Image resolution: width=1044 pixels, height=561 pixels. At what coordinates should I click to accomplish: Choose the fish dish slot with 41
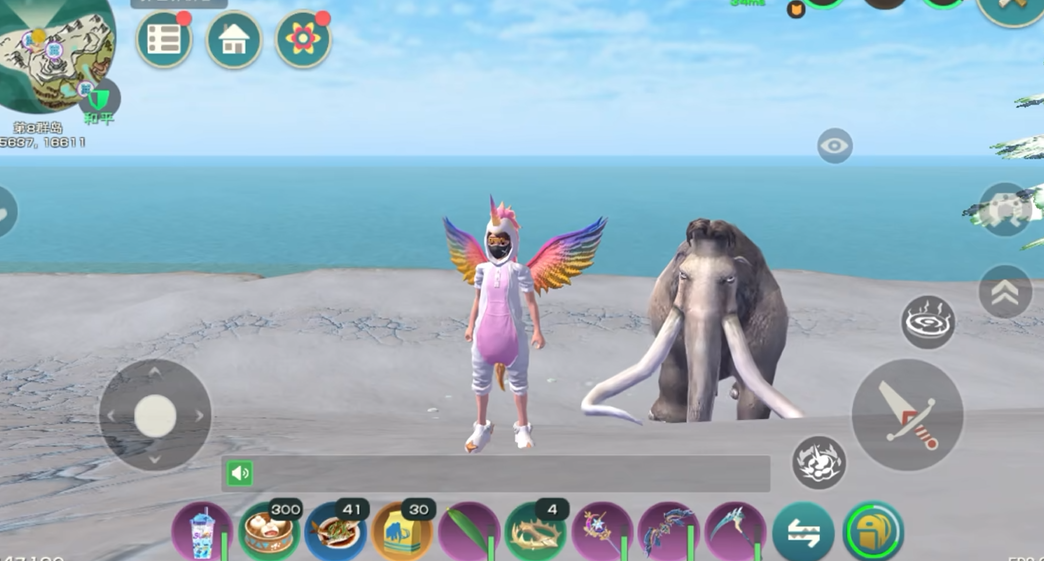tap(336, 531)
